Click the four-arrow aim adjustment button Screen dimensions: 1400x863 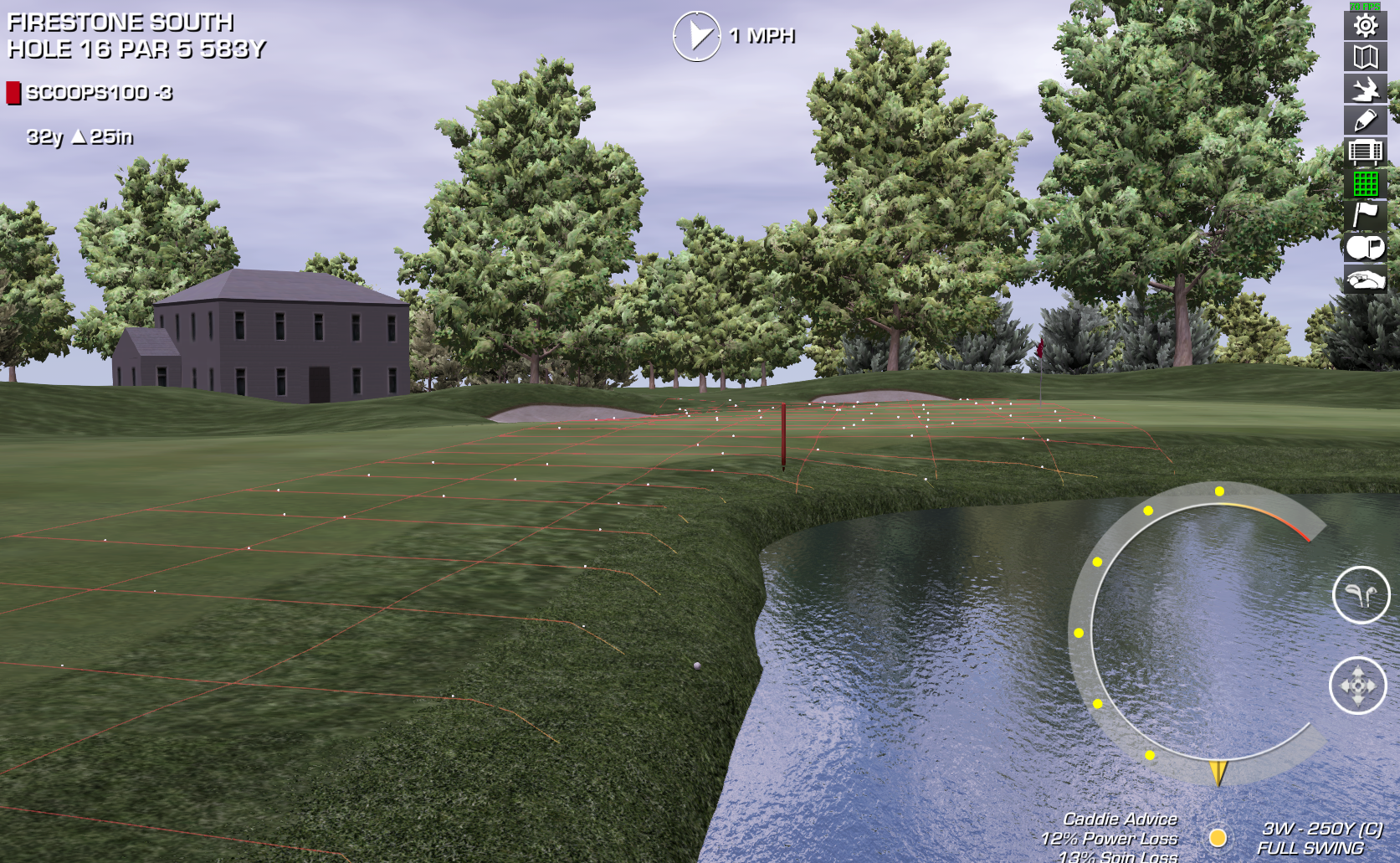coord(1357,686)
